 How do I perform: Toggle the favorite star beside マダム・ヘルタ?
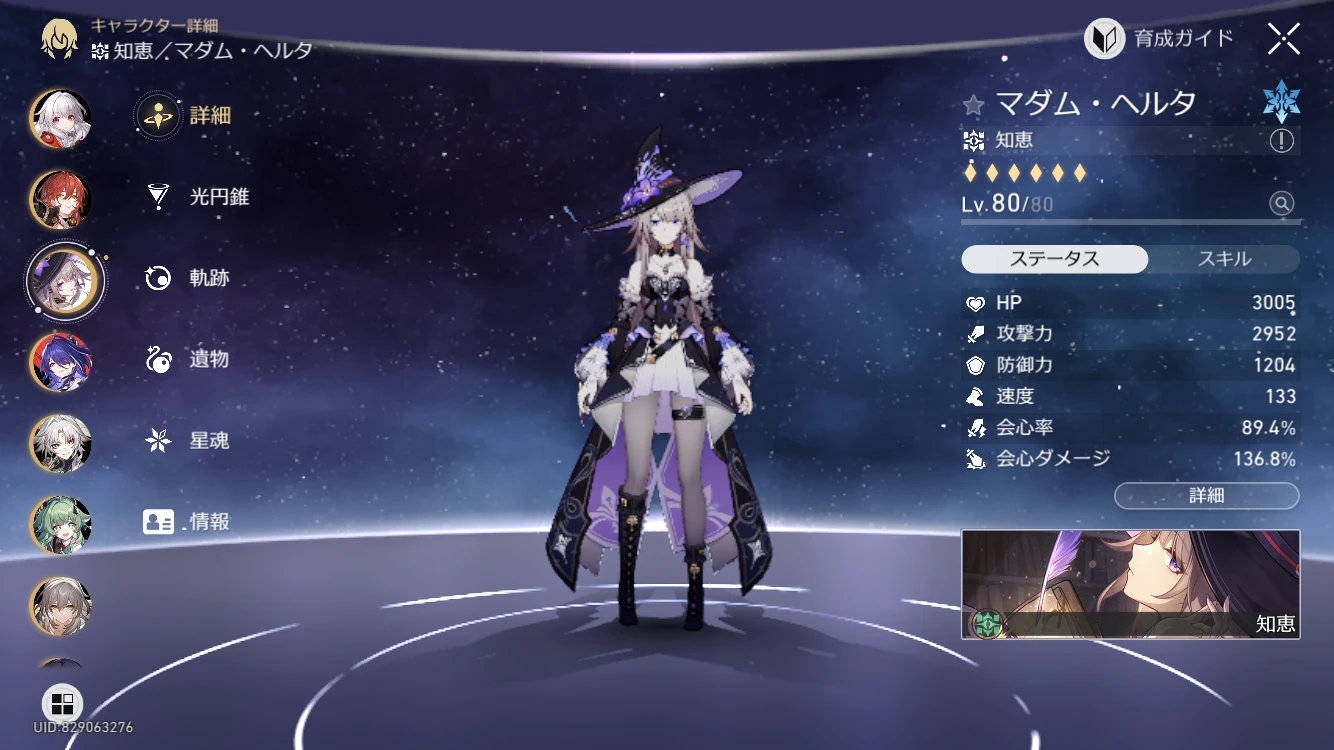(973, 105)
